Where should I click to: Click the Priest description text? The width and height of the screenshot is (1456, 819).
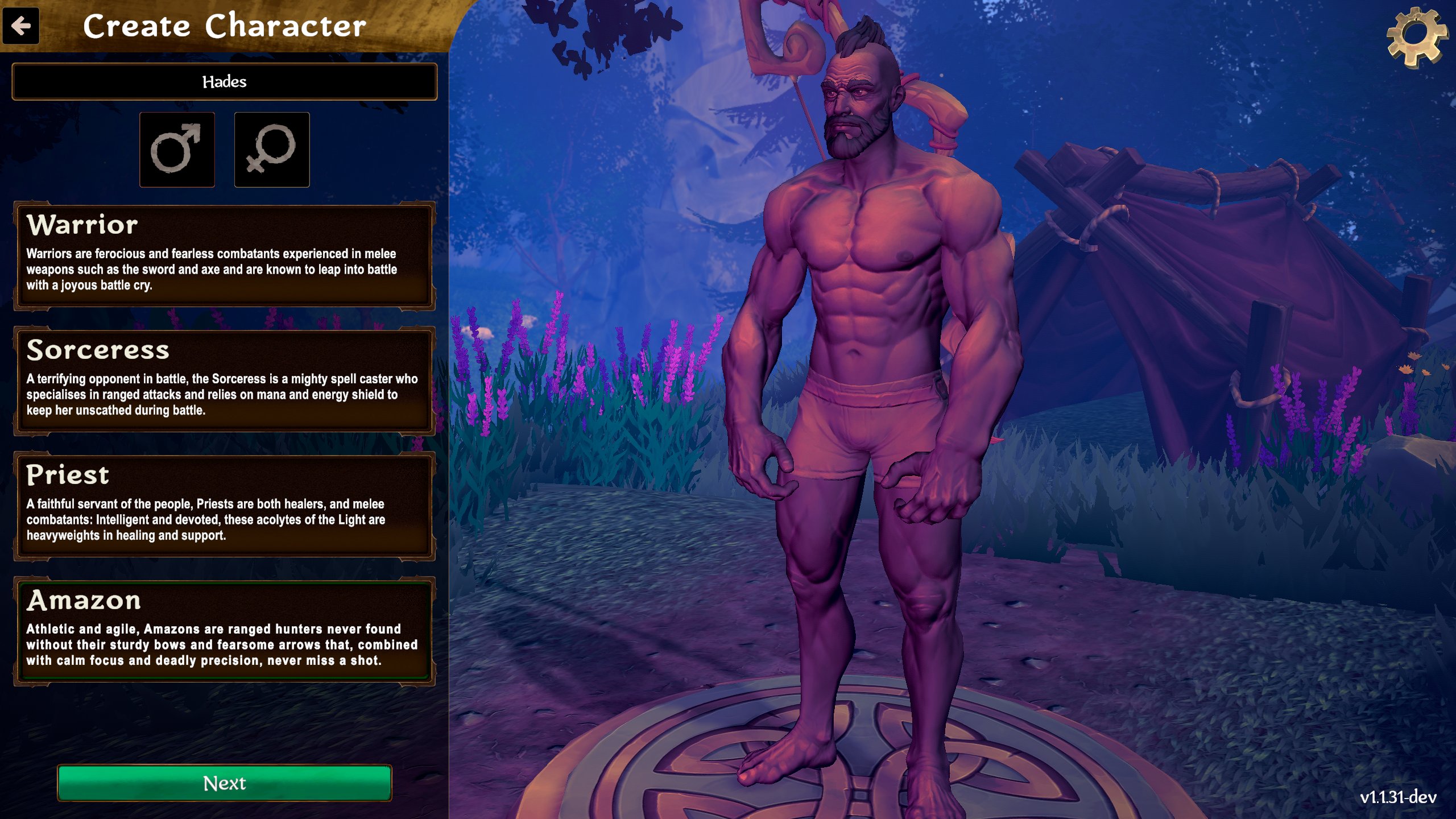tap(205, 519)
